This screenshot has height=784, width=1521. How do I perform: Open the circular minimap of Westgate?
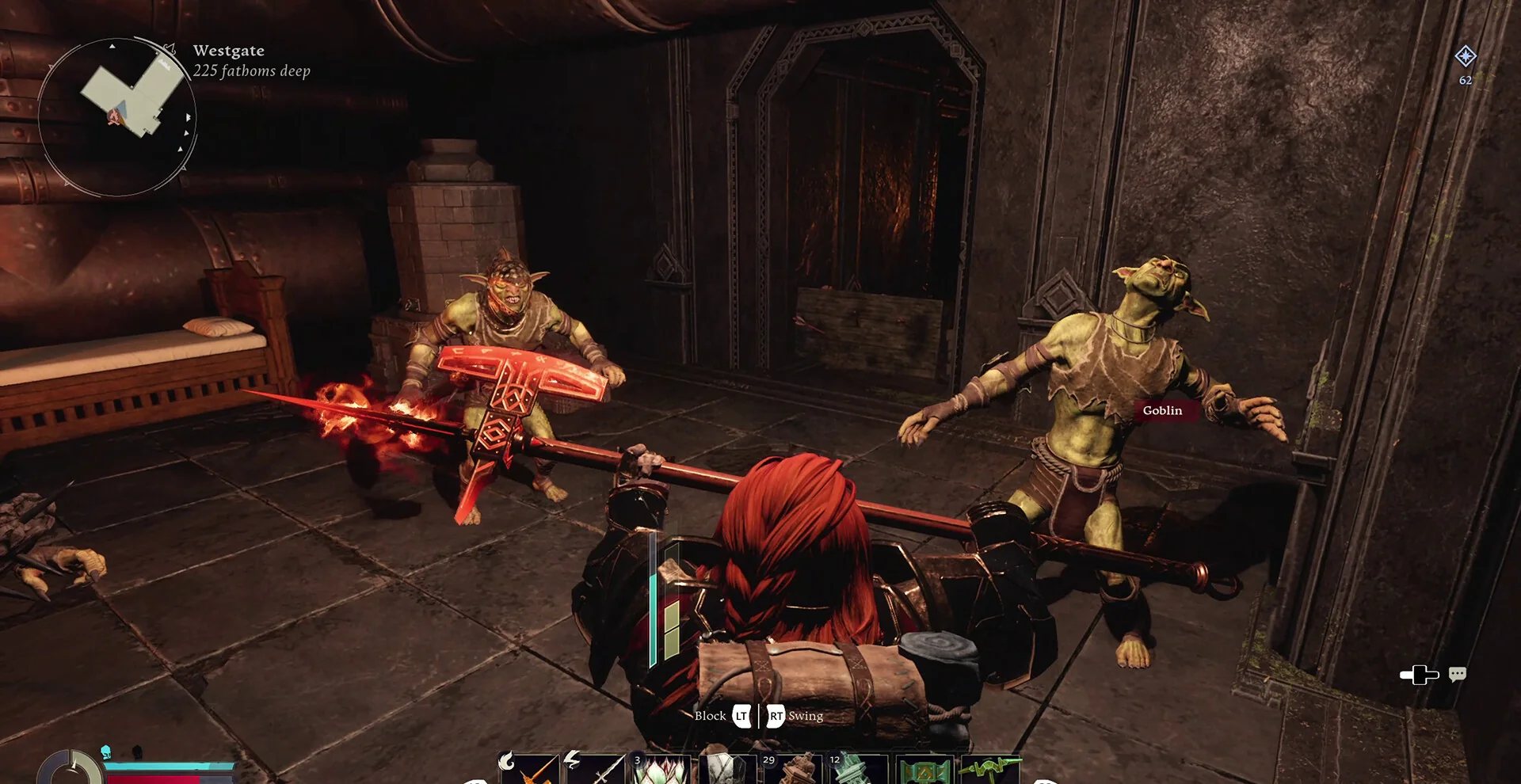(x=117, y=117)
